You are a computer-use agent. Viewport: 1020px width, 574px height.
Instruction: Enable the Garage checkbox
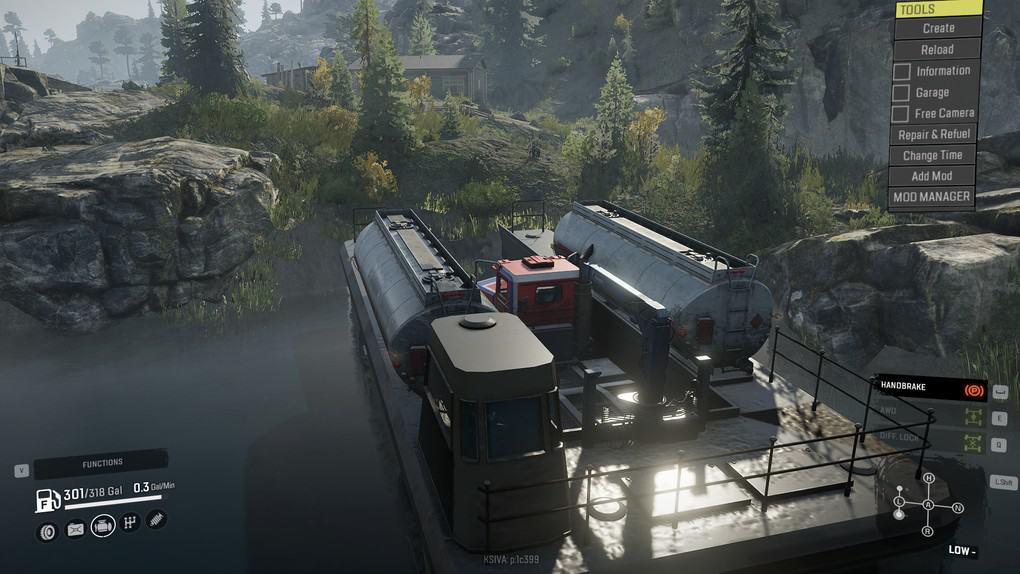tap(901, 93)
